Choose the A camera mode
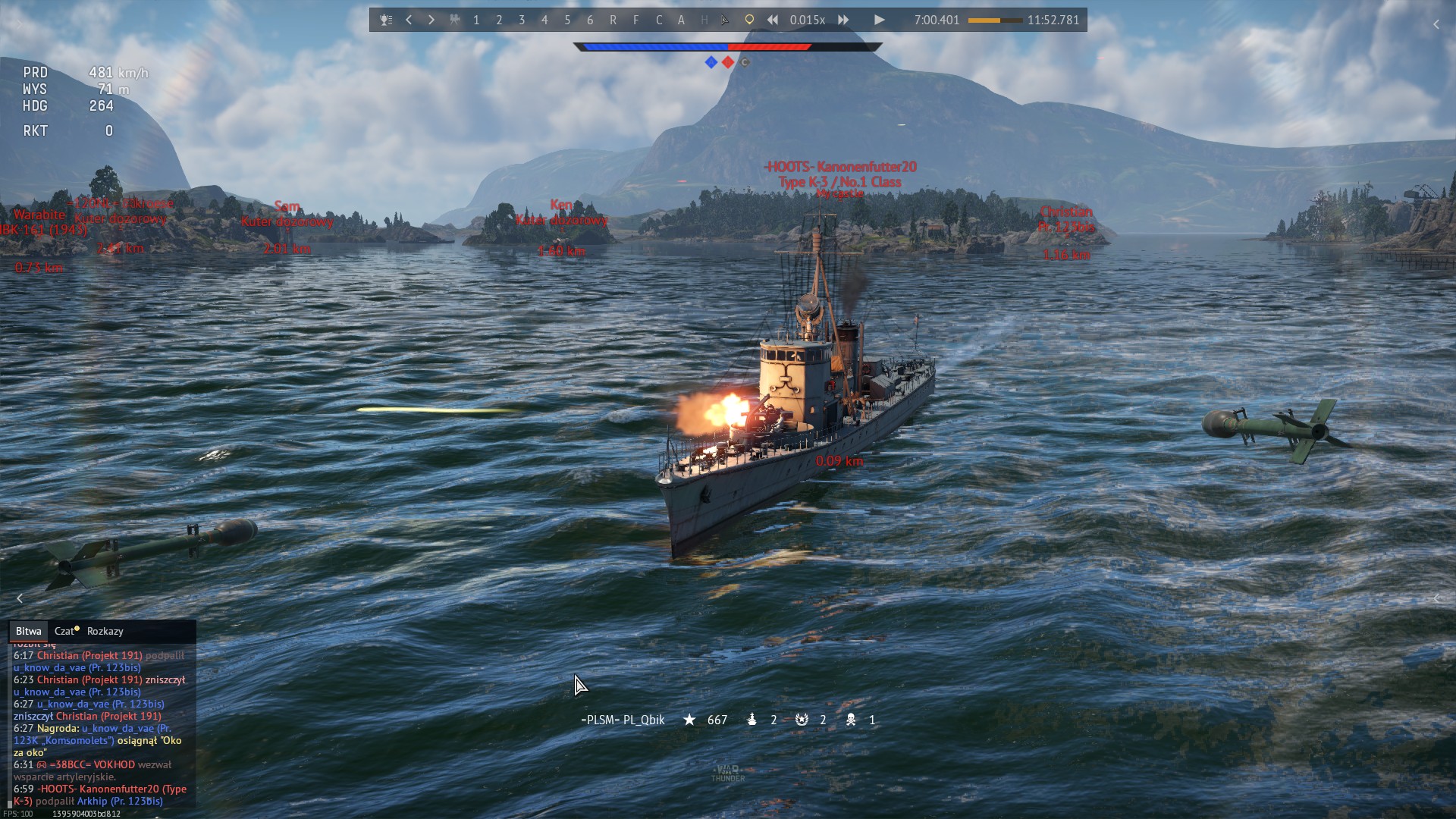This screenshot has width=1456, height=819. click(681, 20)
